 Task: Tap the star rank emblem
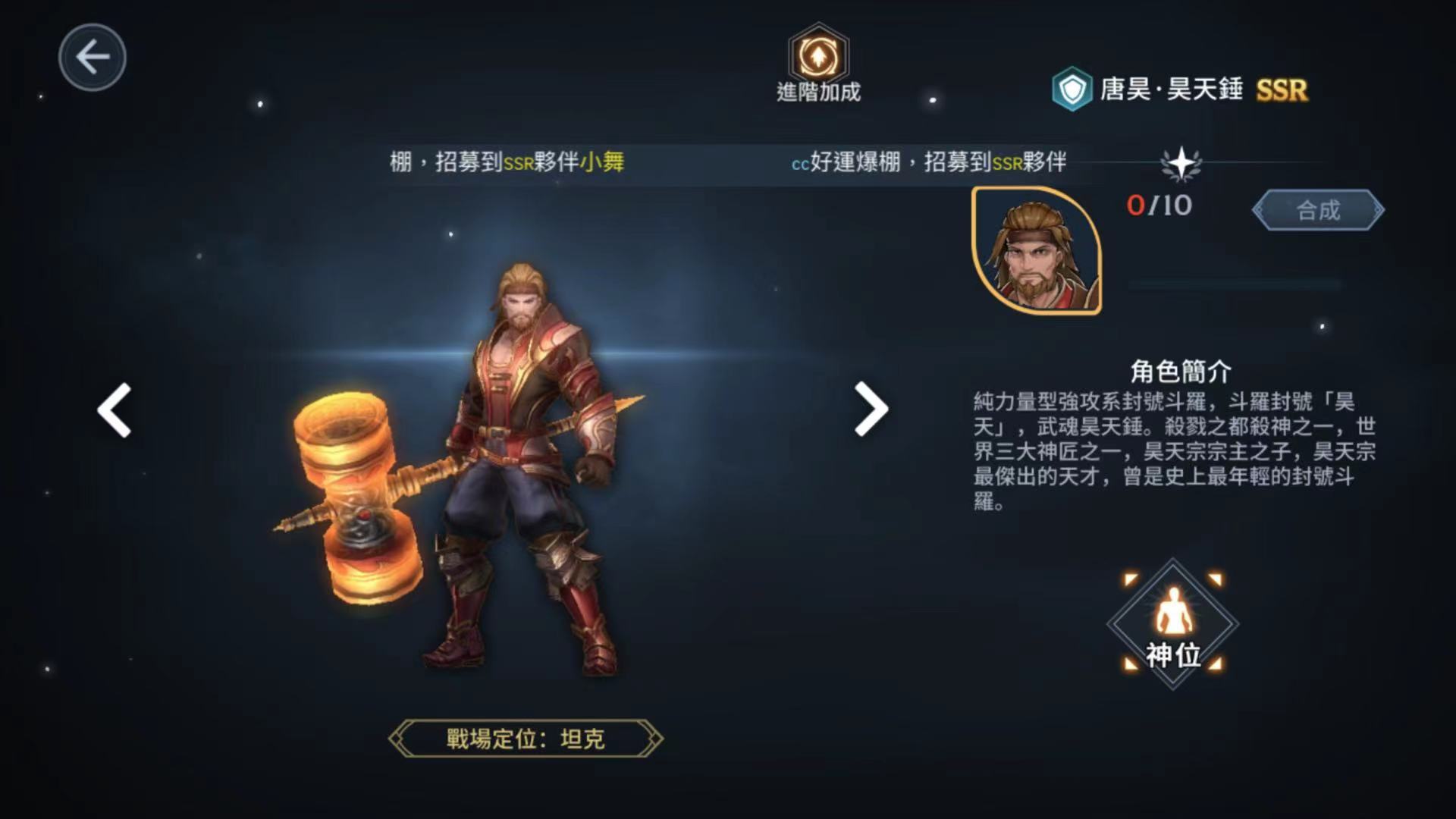[x=1181, y=164]
